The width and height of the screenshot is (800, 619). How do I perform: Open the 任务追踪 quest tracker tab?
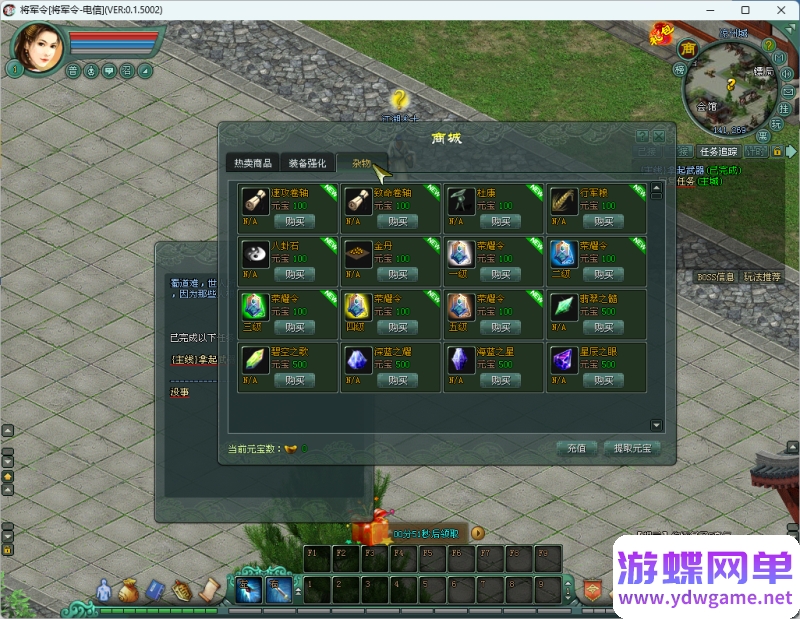coord(718,152)
